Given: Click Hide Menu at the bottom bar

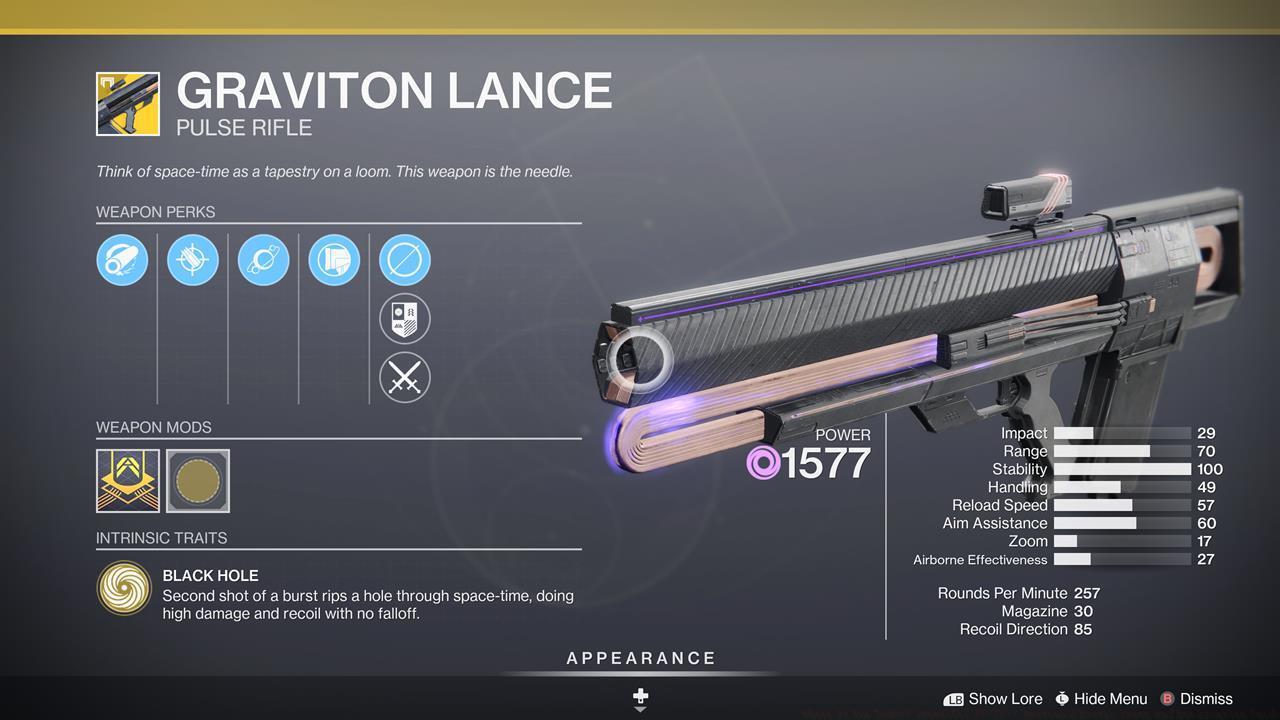Looking at the screenshot, I should [x=1101, y=699].
